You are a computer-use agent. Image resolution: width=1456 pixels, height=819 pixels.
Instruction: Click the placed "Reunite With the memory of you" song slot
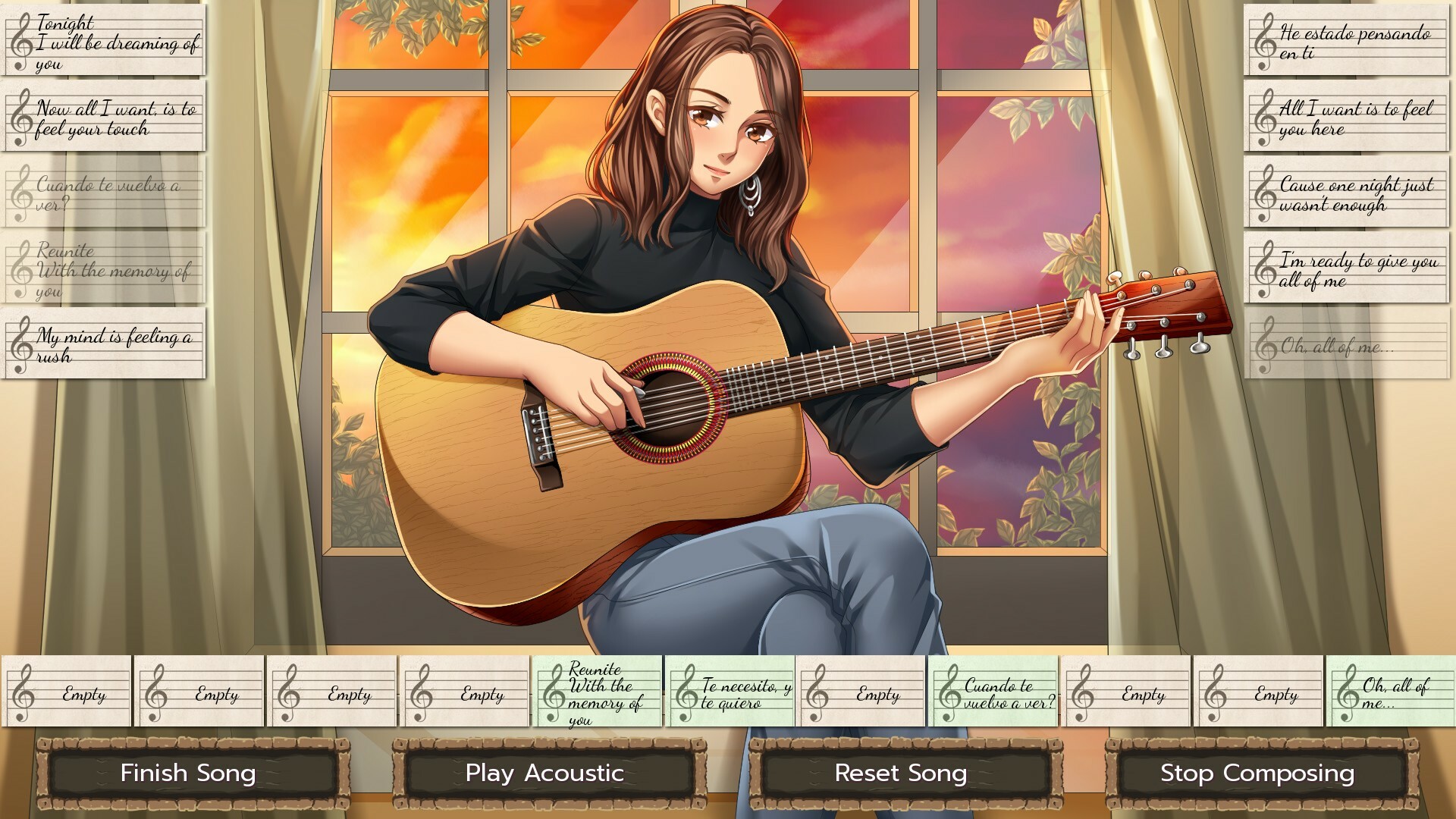(x=598, y=692)
